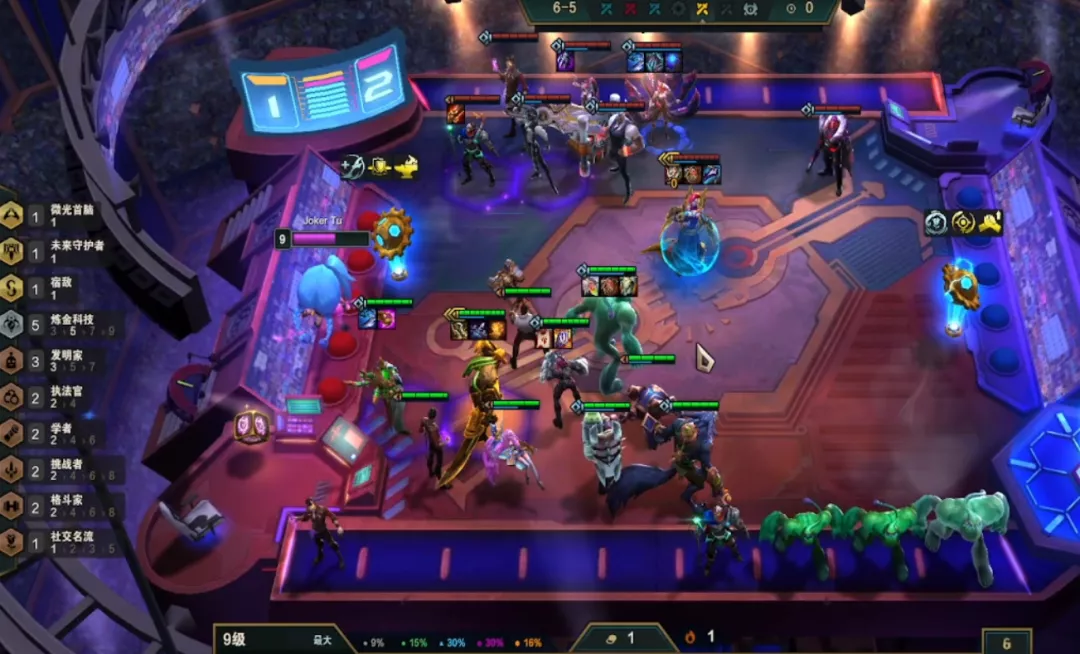The width and height of the screenshot is (1080, 654).
Task: Select the monster round icon in stage tracker
Action: pyautogui.click(x=751, y=8)
